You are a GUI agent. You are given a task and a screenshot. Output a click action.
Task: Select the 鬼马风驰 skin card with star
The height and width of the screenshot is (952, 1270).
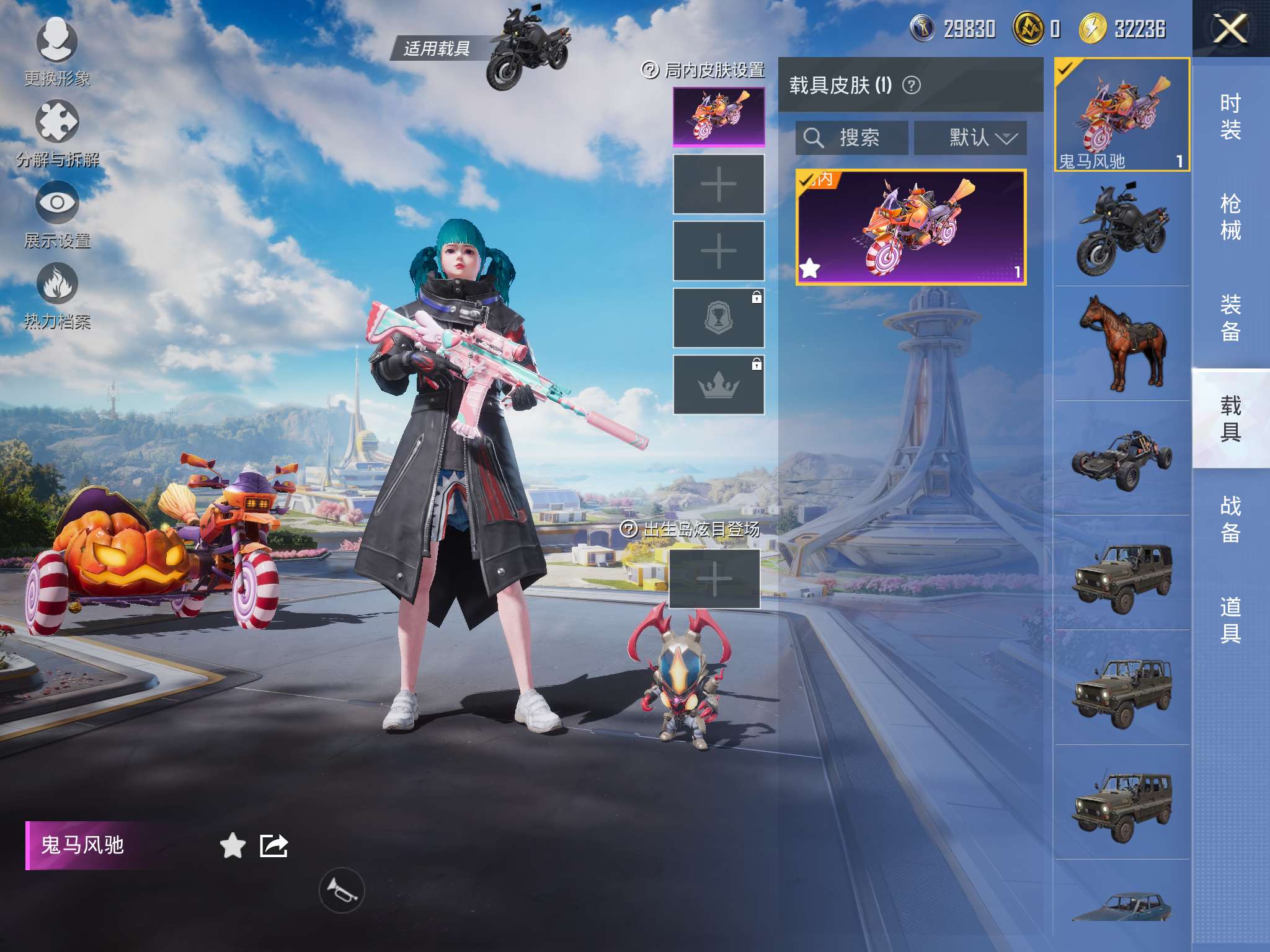(x=910, y=227)
